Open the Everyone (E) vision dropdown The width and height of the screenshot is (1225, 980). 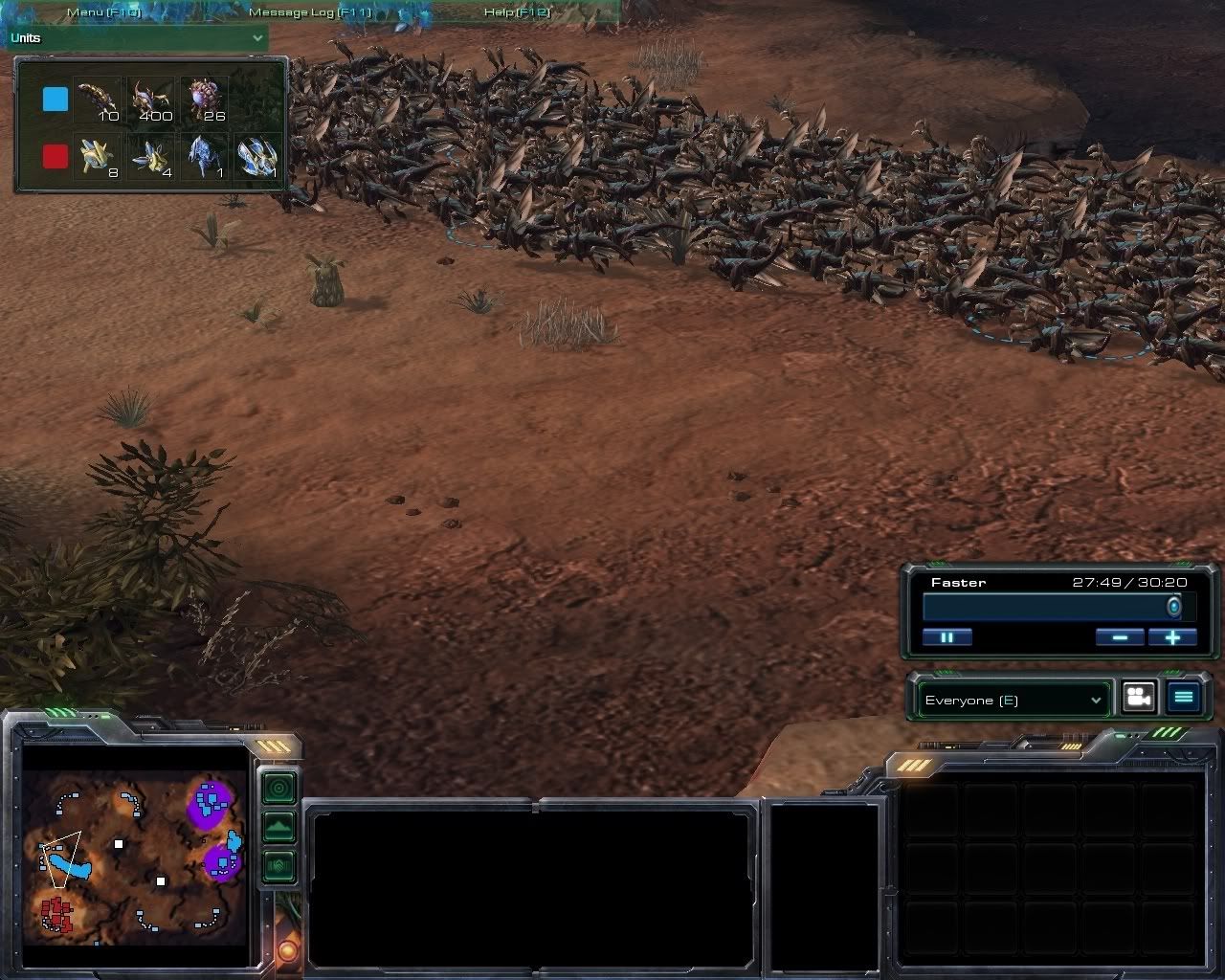pyautogui.click(x=1013, y=701)
